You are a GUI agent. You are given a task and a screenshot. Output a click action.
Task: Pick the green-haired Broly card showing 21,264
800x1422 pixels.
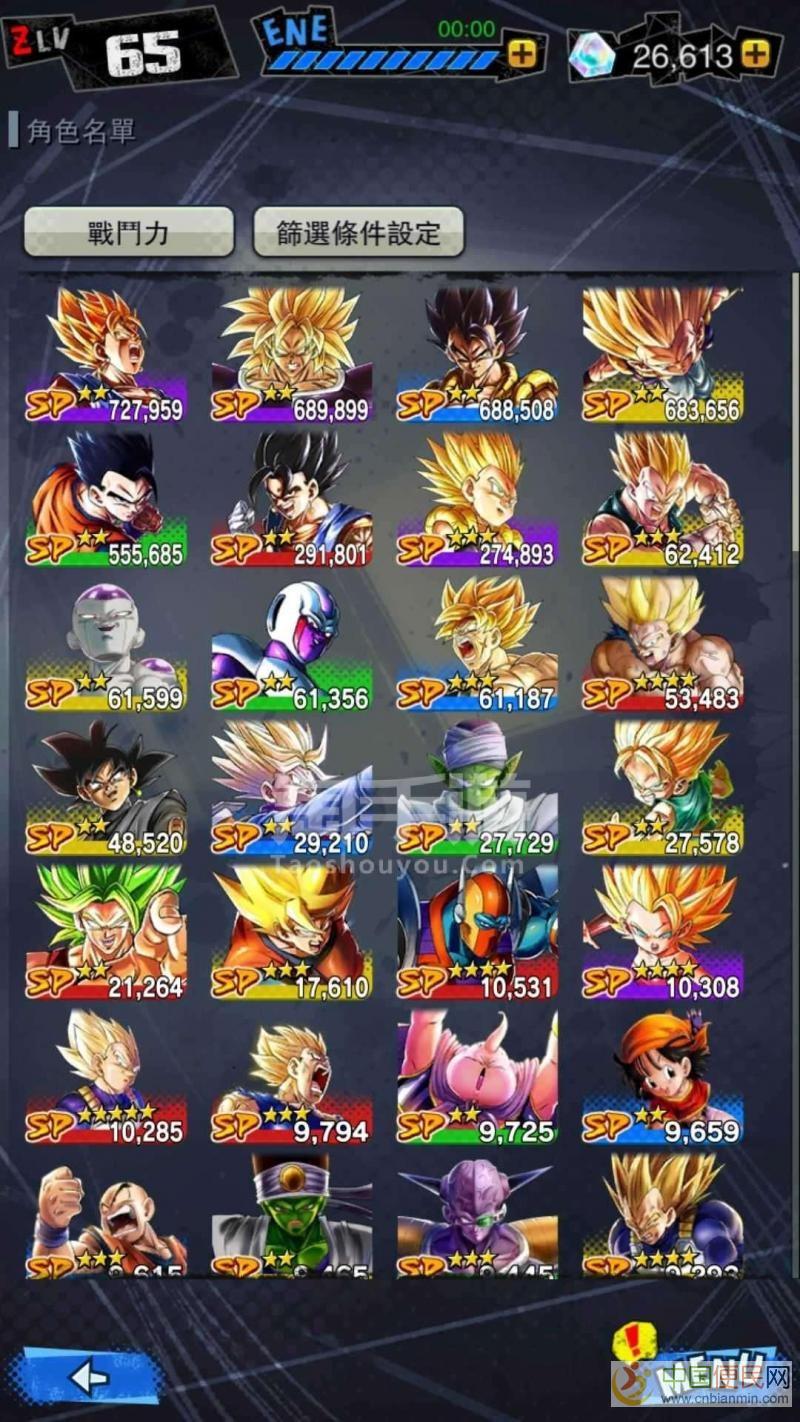pos(106,932)
